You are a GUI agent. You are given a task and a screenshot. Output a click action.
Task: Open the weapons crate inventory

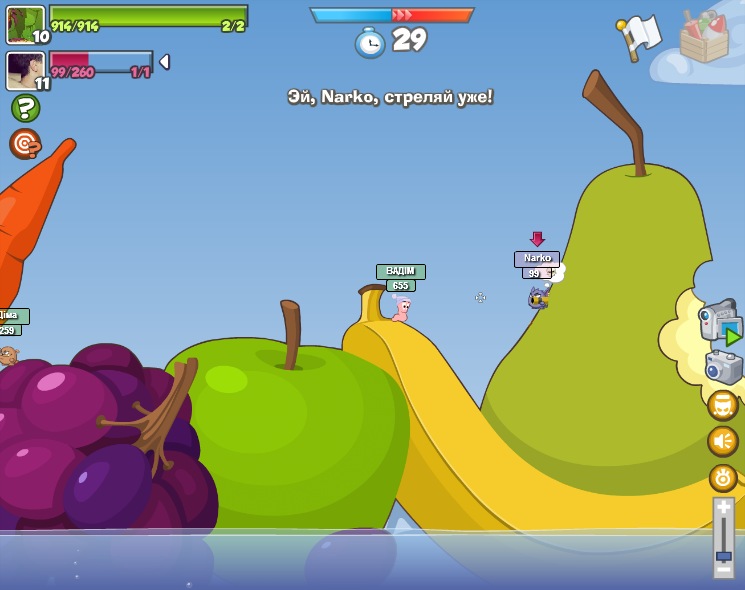point(704,37)
